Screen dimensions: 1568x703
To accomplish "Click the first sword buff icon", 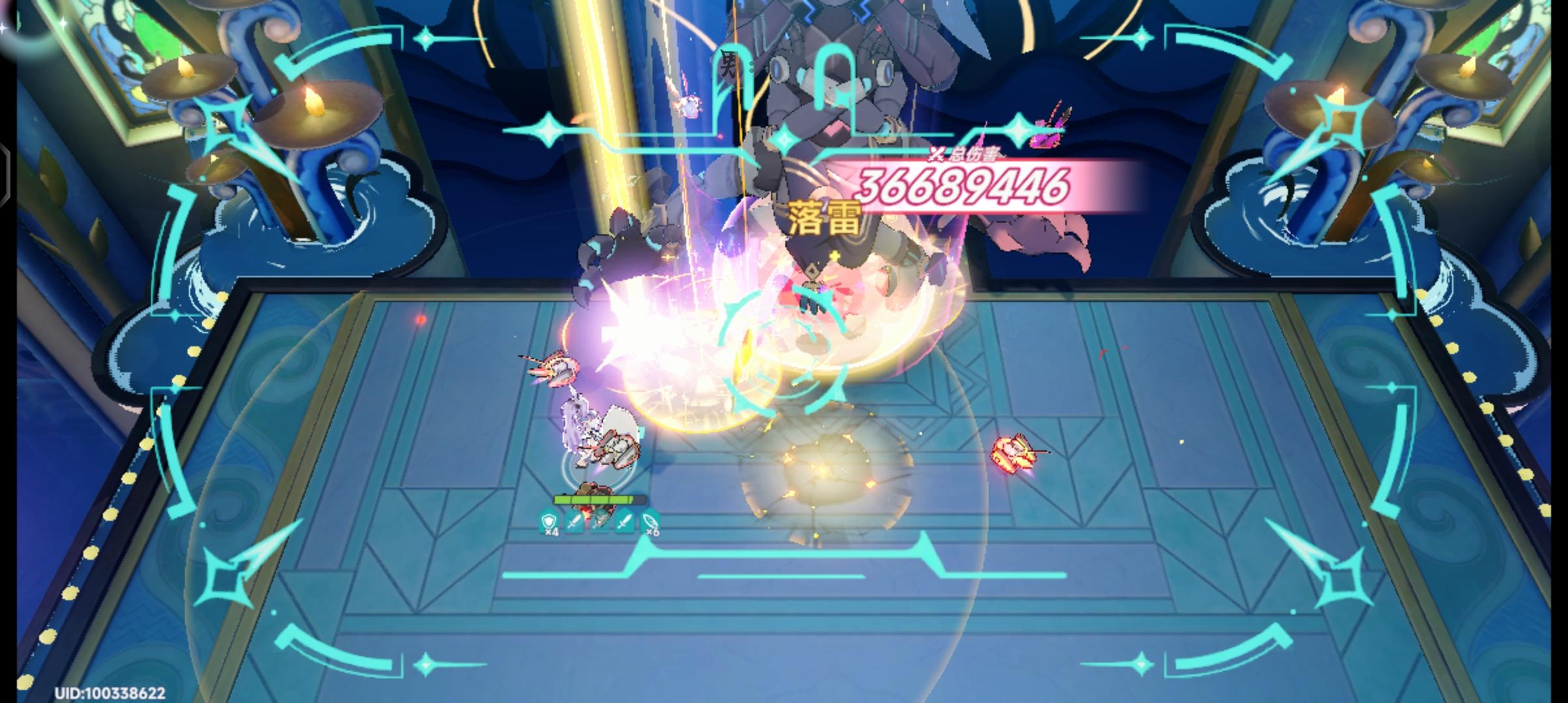I will tap(574, 522).
